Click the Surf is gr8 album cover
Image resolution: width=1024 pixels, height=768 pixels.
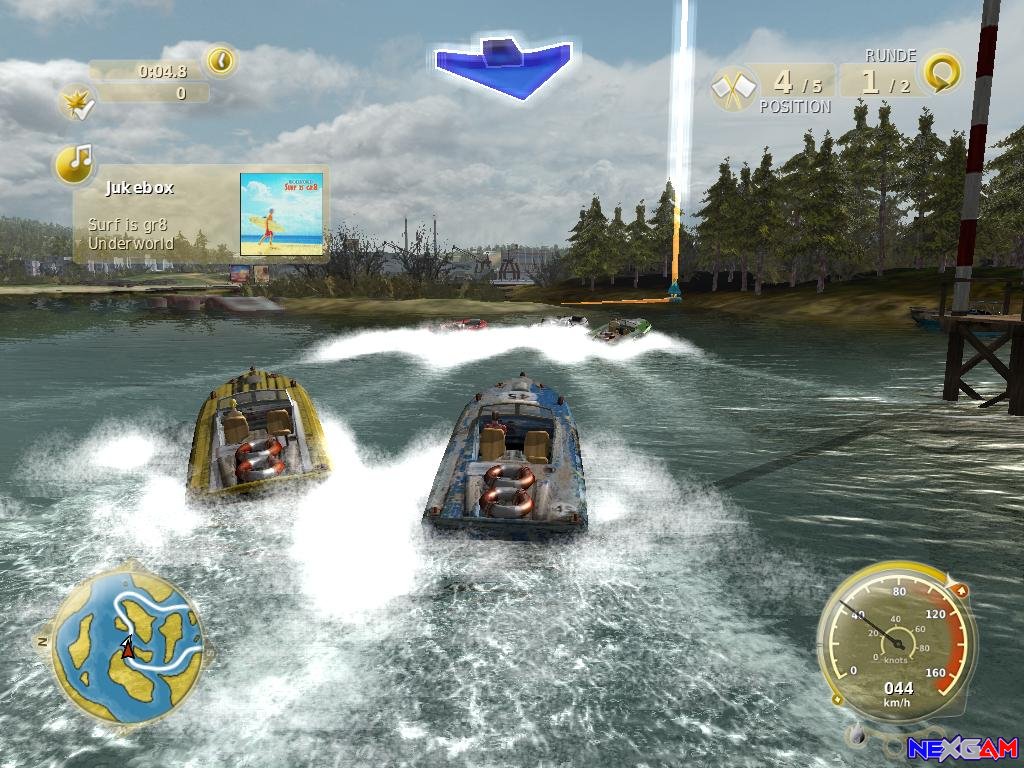click(x=282, y=213)
